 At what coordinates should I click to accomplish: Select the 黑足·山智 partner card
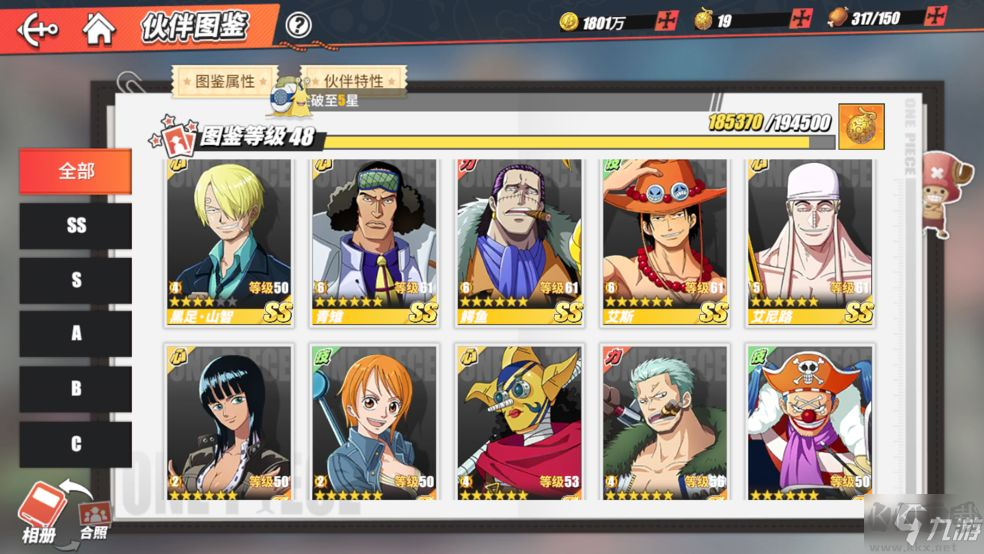point(229,241)
